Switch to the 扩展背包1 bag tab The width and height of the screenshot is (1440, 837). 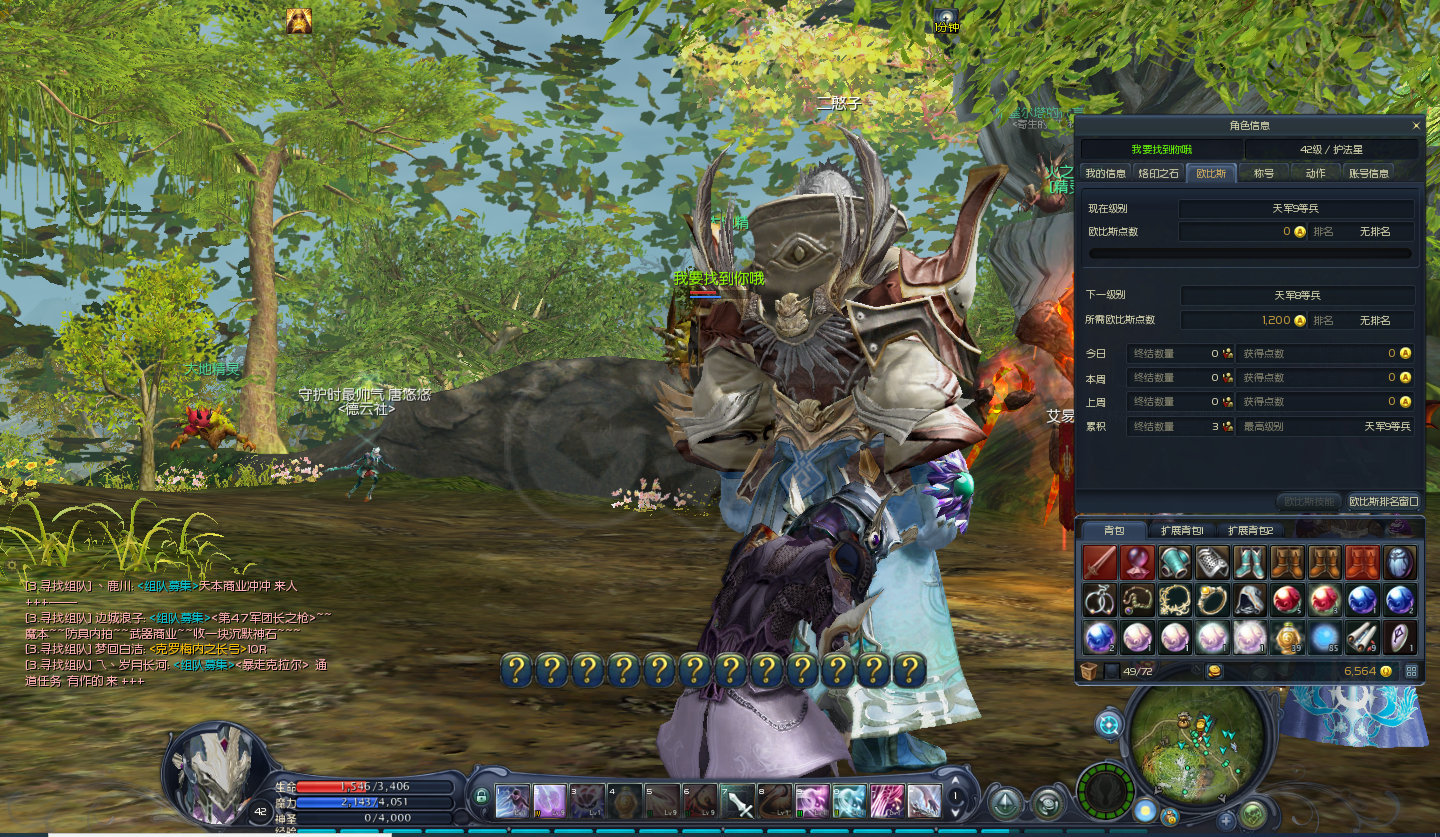click(1182, 530)
